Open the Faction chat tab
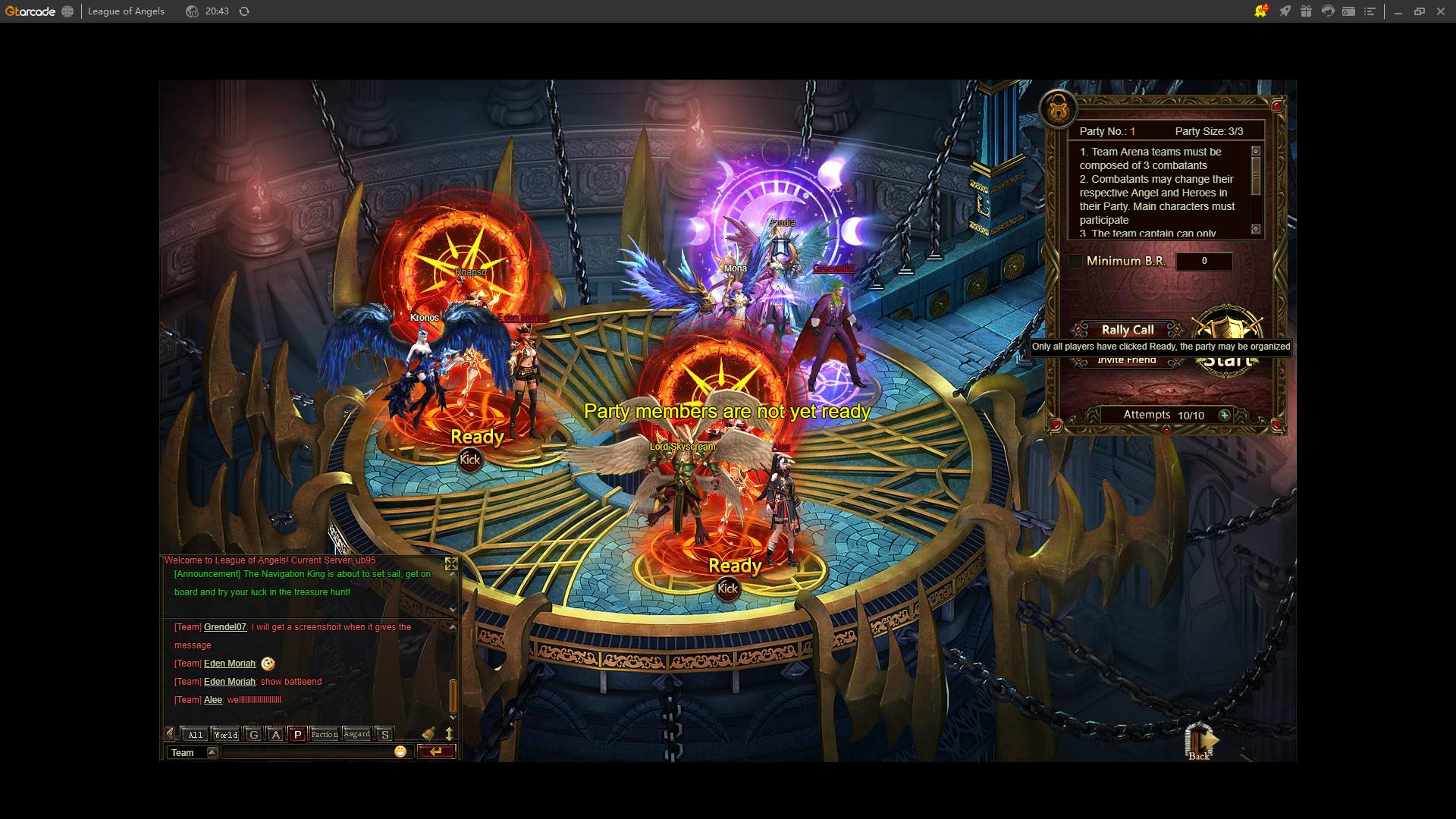The height and width of the screenshot is (819, 1456). [324, 734]
